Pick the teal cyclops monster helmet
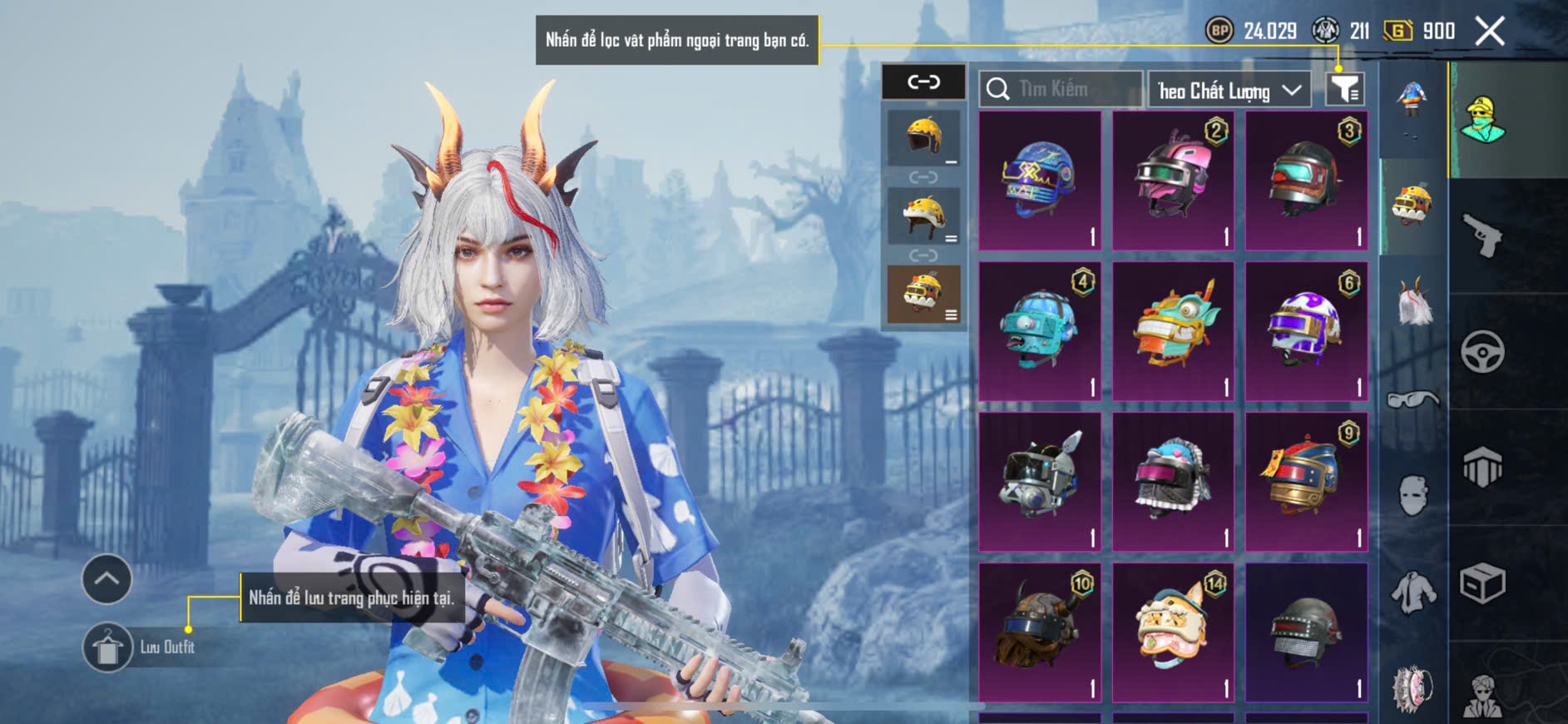The height and width of the screenshot is (724, 1568). point(1040,330)
